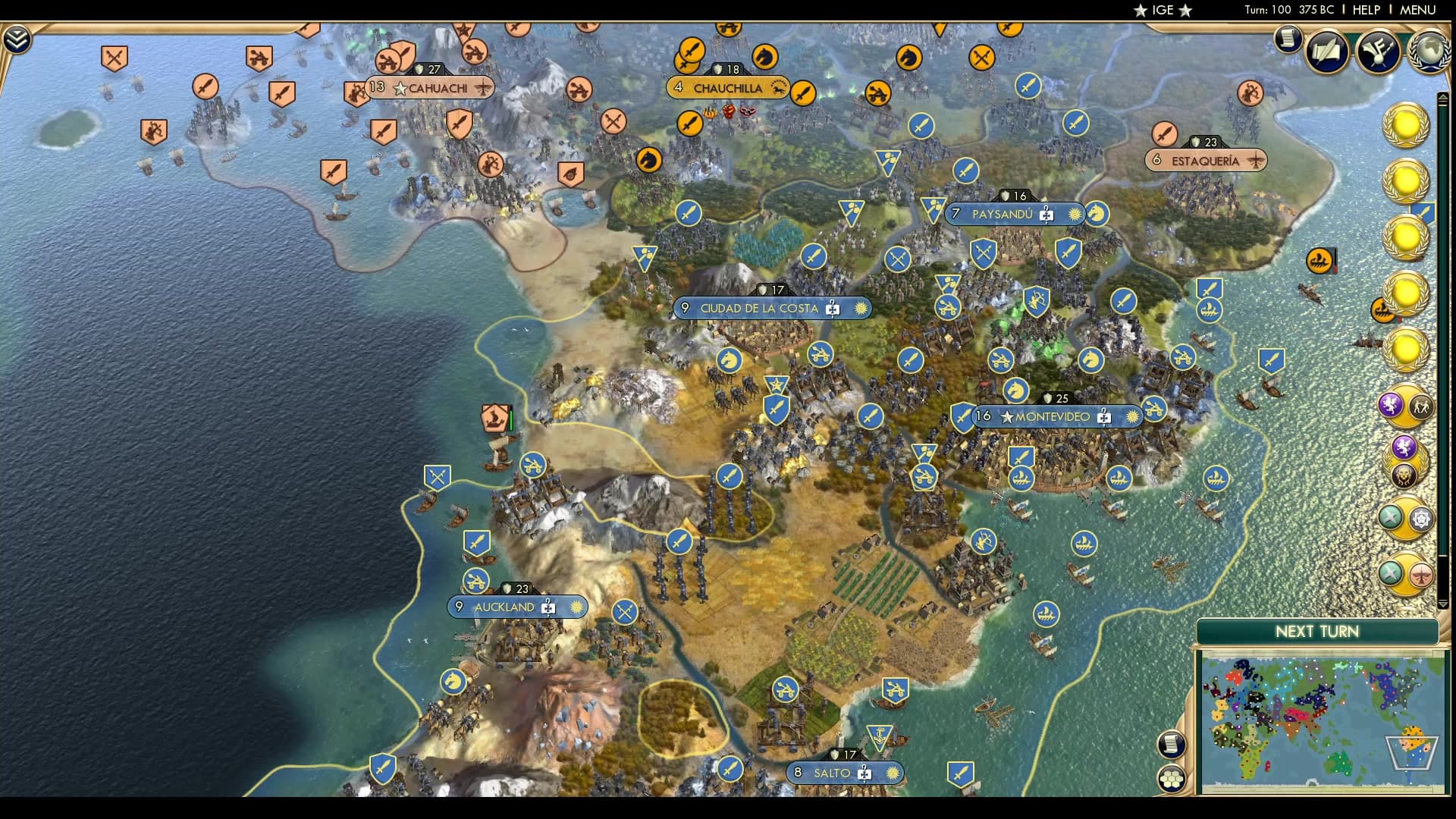The image size is (1456, 819).
Task: Click the up arrow above the notification stack
Action: 1444,96
